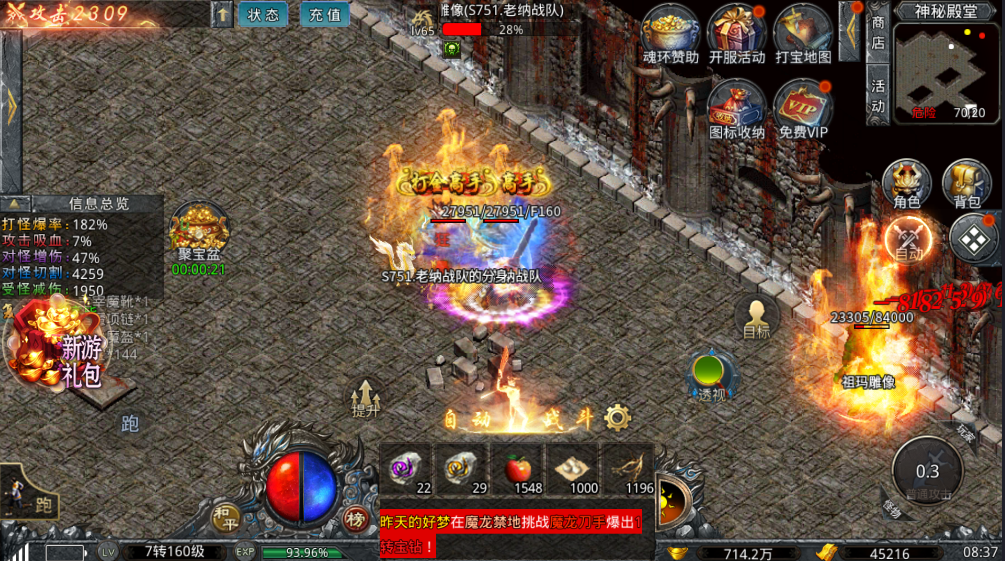Select the 图标收纳 icon storage button
Viewport: 1005px width, 561px height.
coord(737,107)
